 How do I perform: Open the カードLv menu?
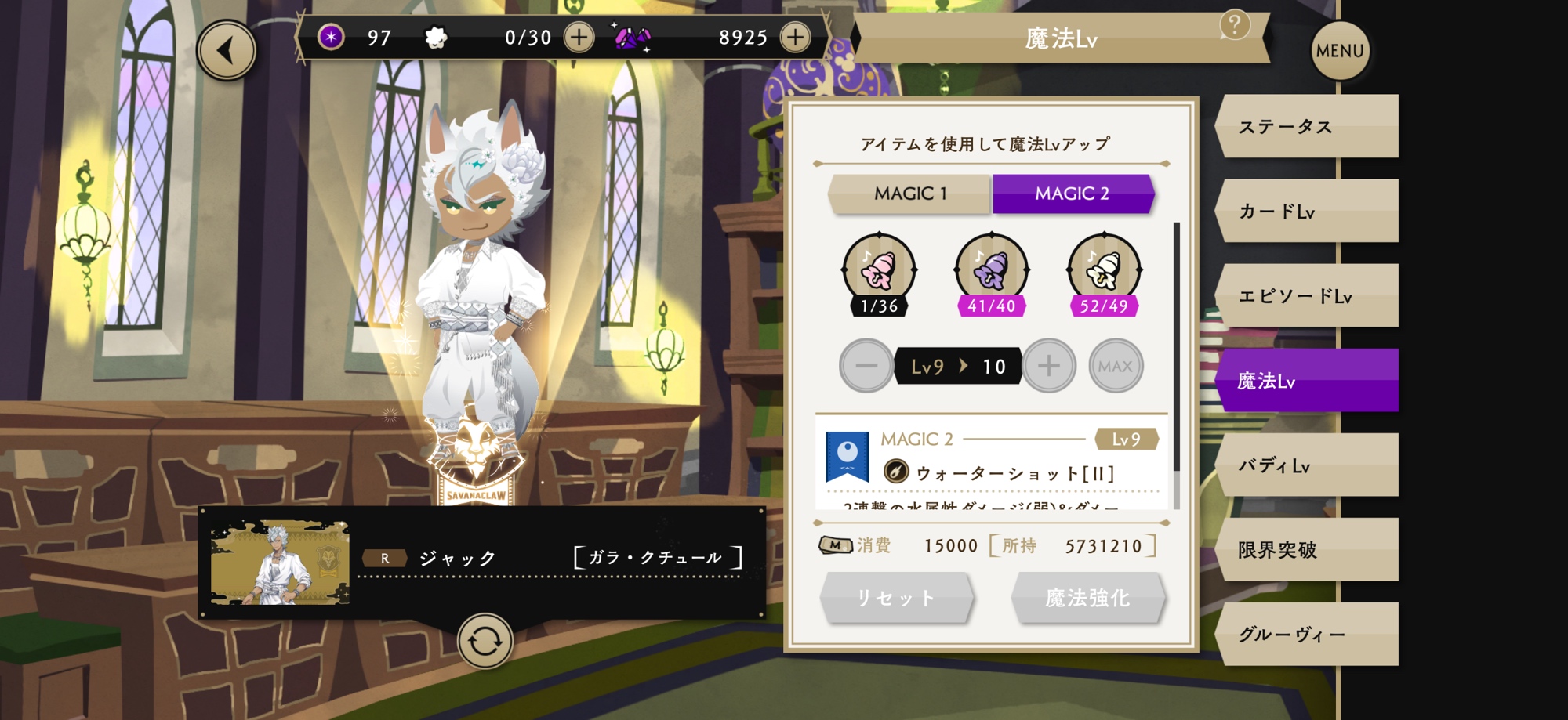point(1306,212)
